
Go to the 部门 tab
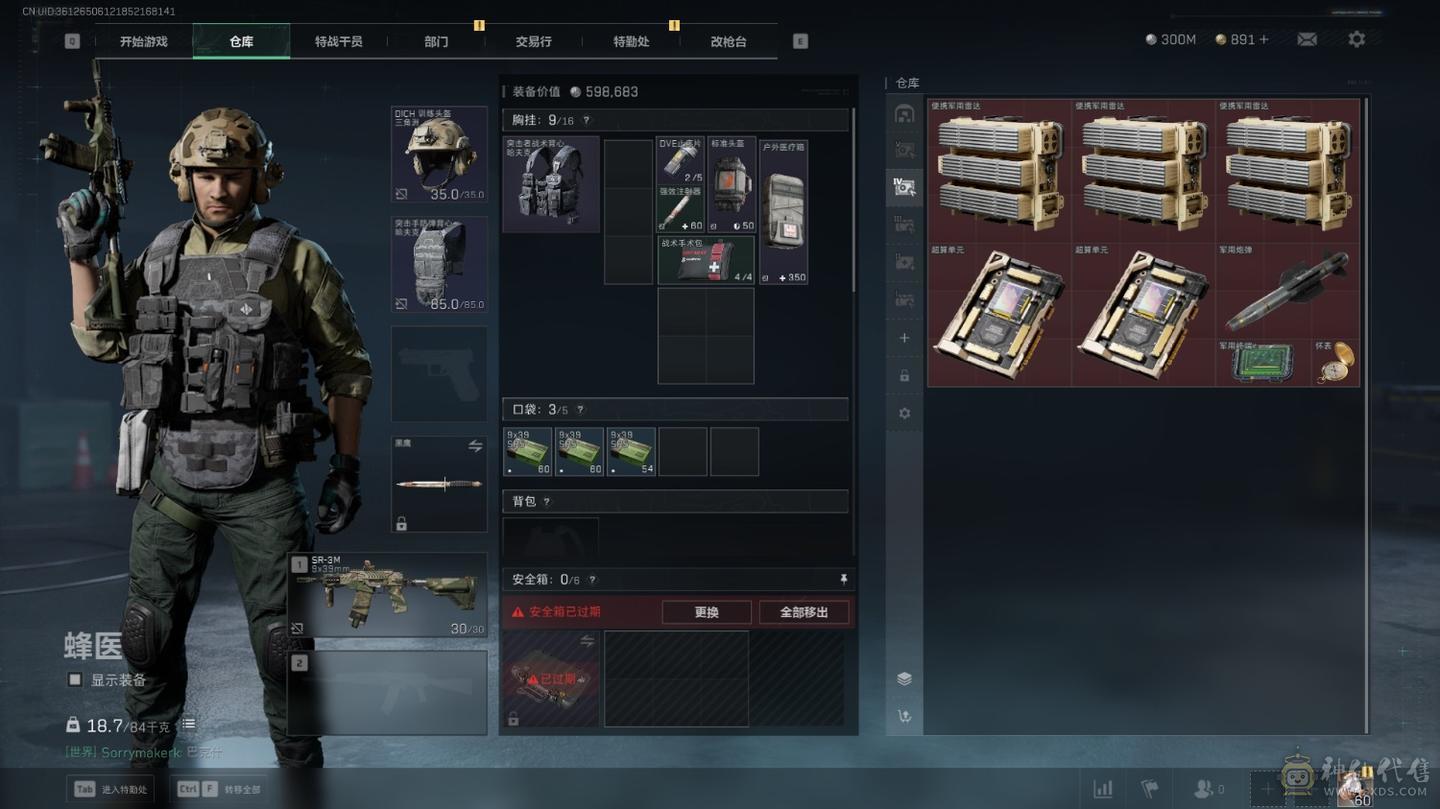[x=436, y=41]
